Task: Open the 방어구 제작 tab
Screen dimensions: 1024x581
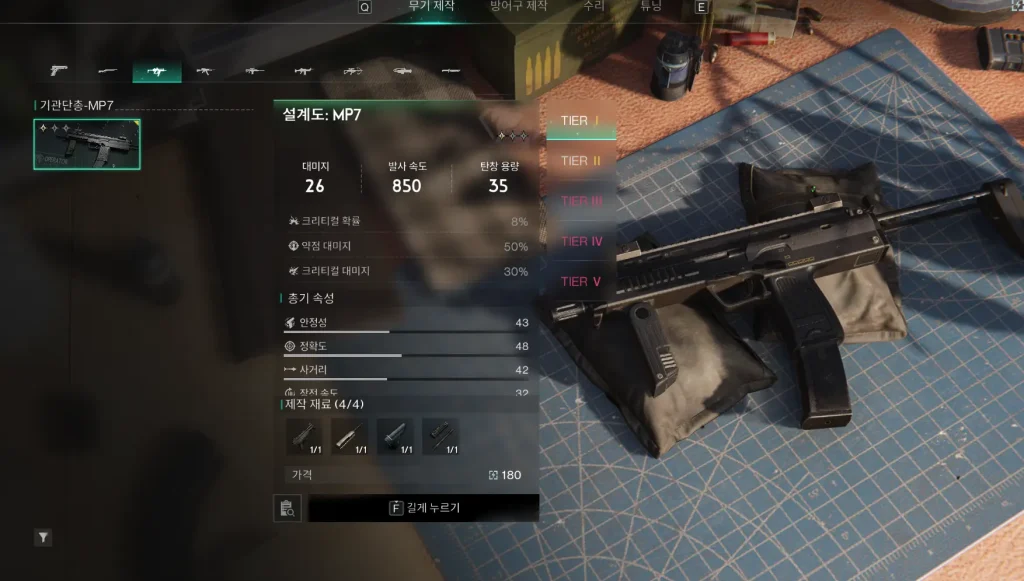Action: tap(518, 6)
